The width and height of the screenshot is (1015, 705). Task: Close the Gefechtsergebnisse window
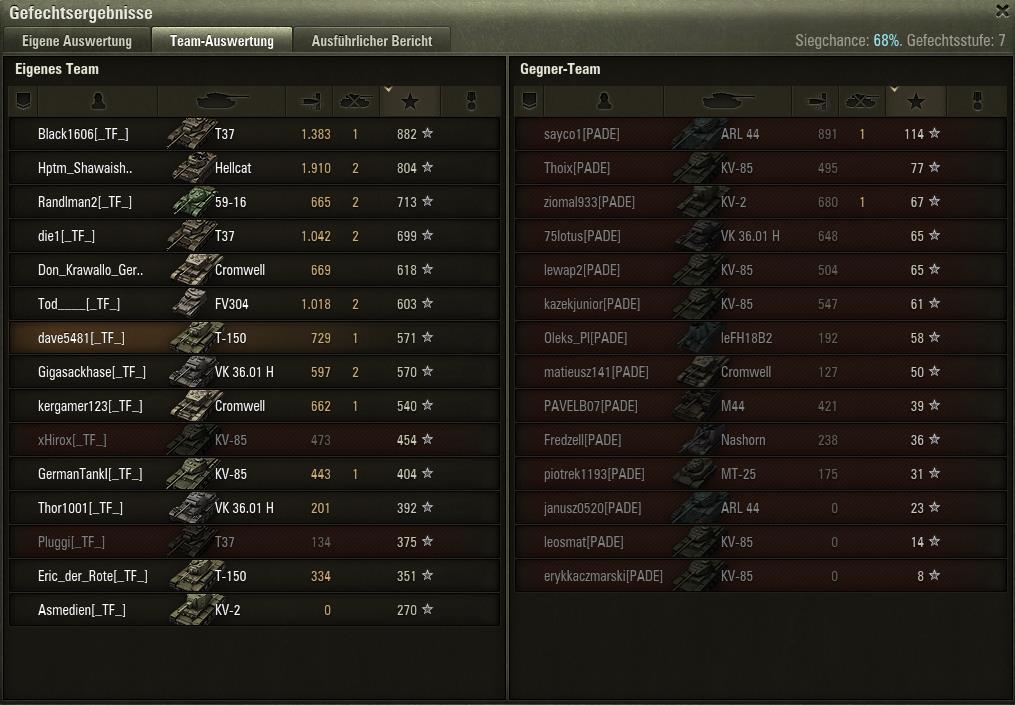1002,12
